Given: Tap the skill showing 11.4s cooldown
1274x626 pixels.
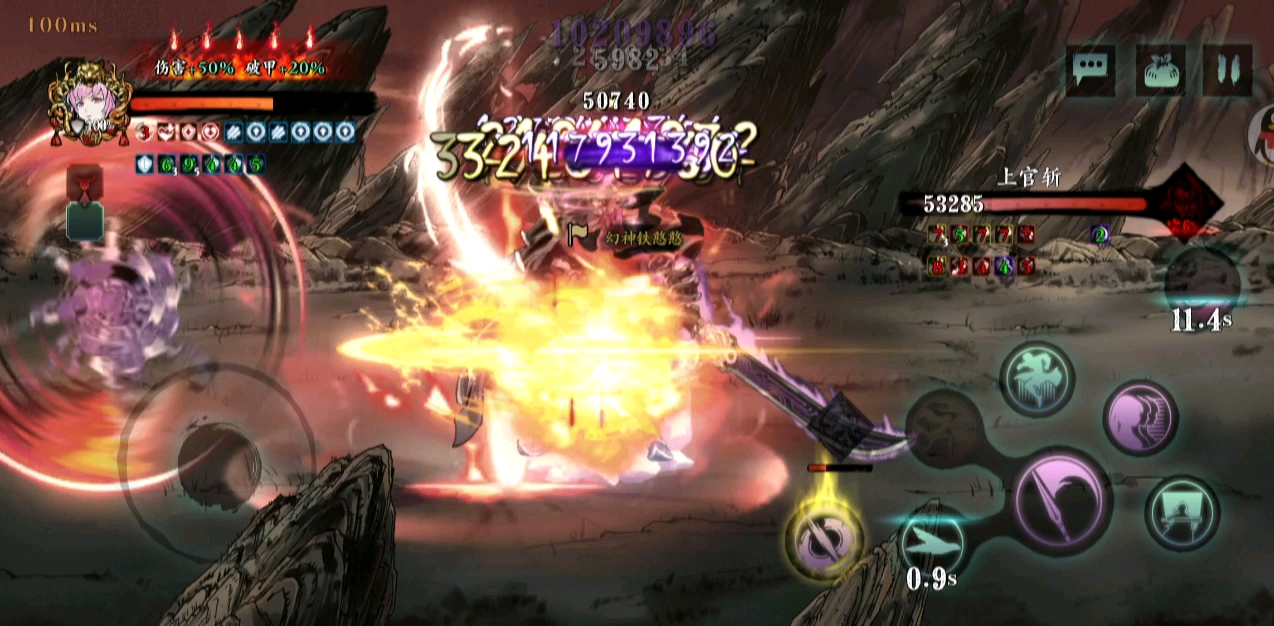Looking at the screenshot, I should tap(1202, 283).
